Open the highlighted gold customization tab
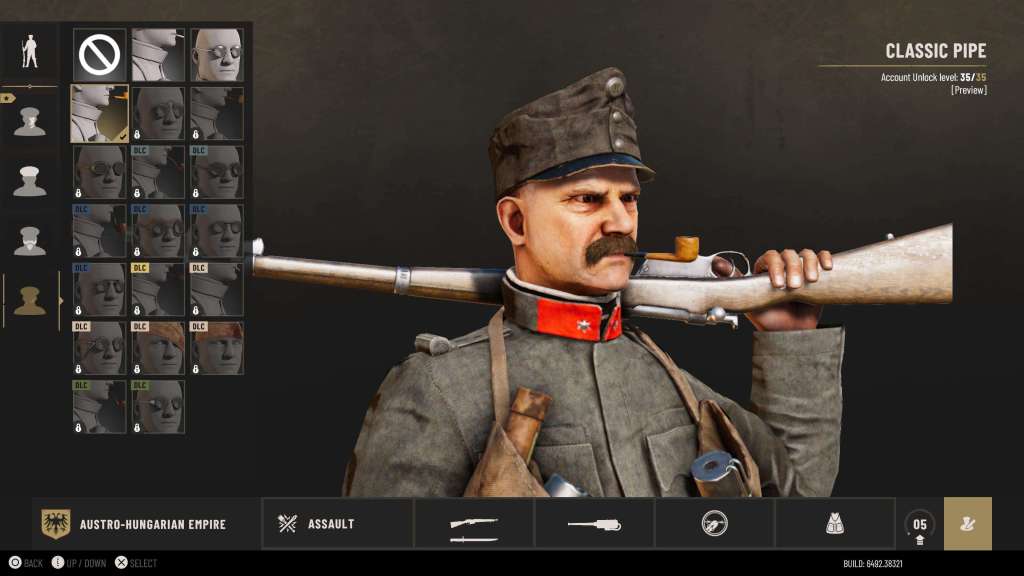 tap(967, 524)
